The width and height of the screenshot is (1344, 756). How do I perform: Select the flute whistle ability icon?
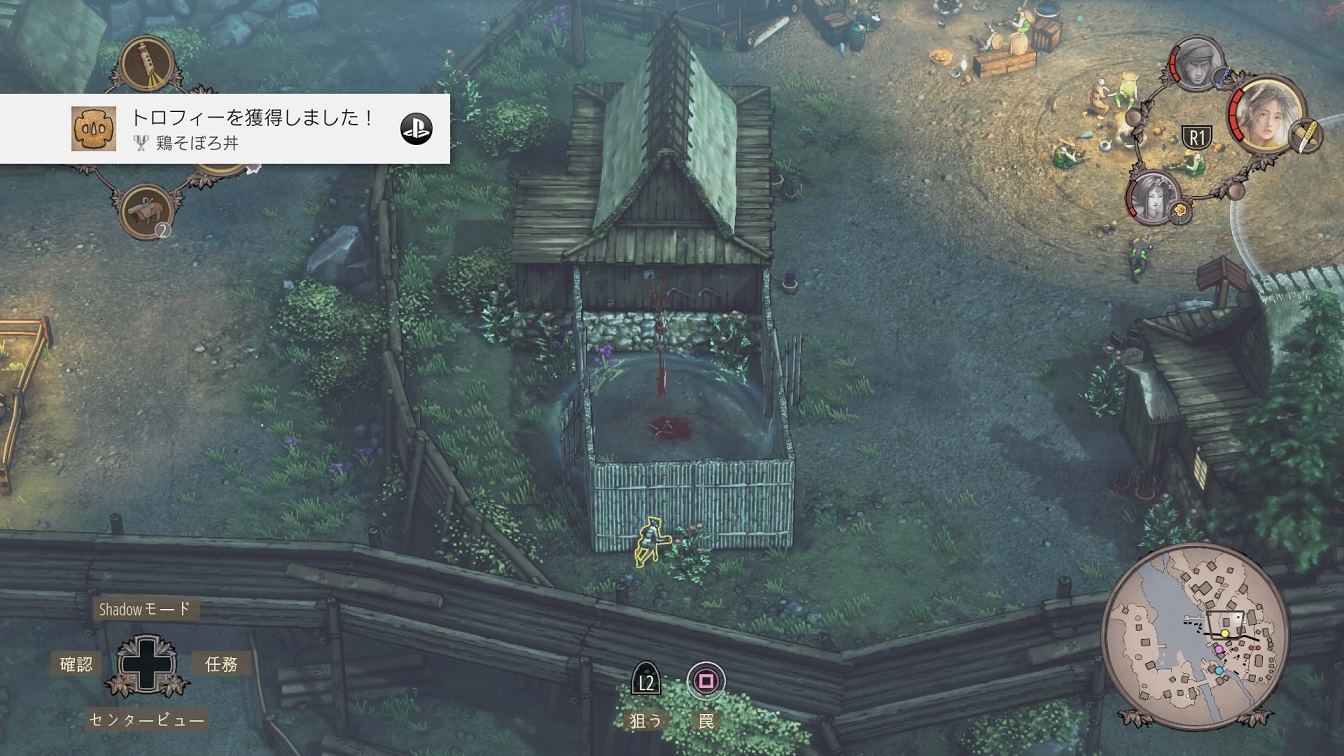pos(146,62)
